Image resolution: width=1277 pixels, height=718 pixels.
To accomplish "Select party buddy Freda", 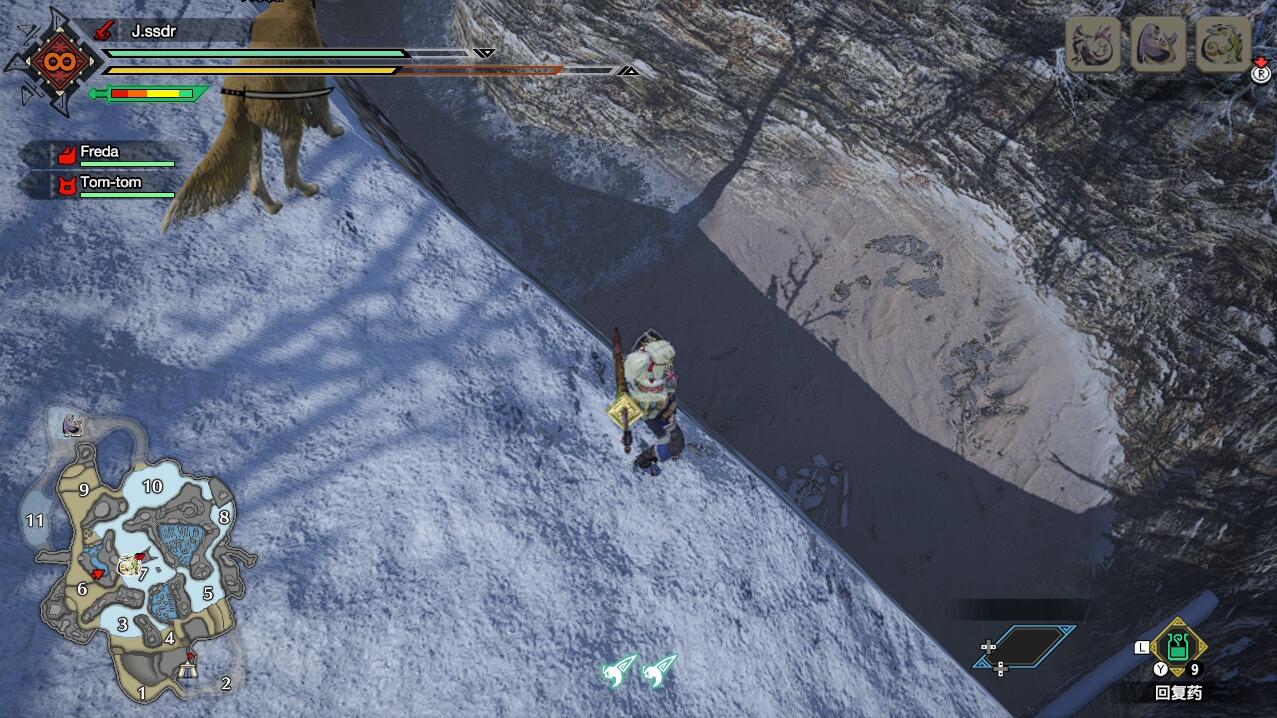I will (x=100, y=153).
